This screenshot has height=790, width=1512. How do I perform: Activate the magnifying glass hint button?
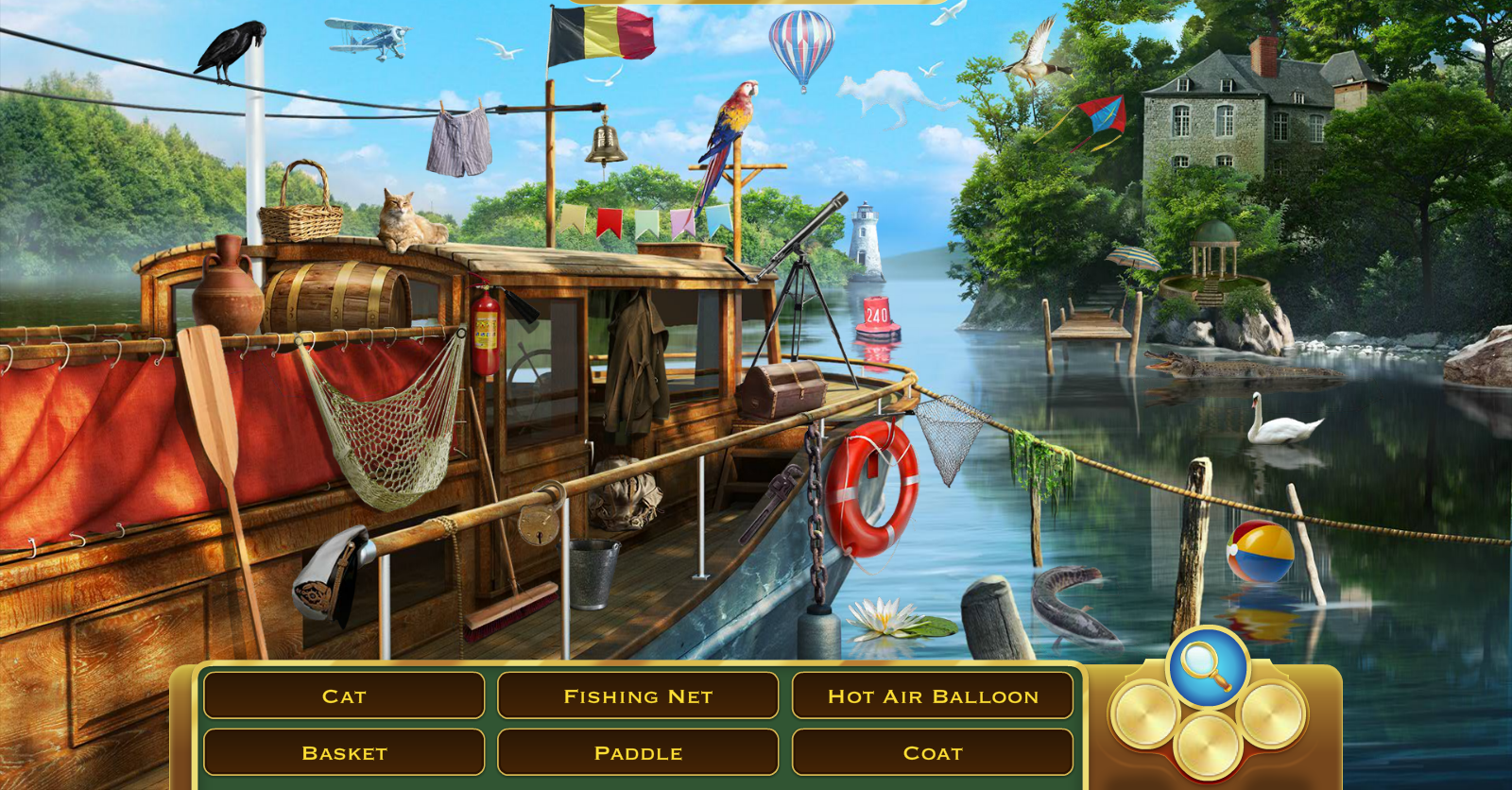point(1207,665)
